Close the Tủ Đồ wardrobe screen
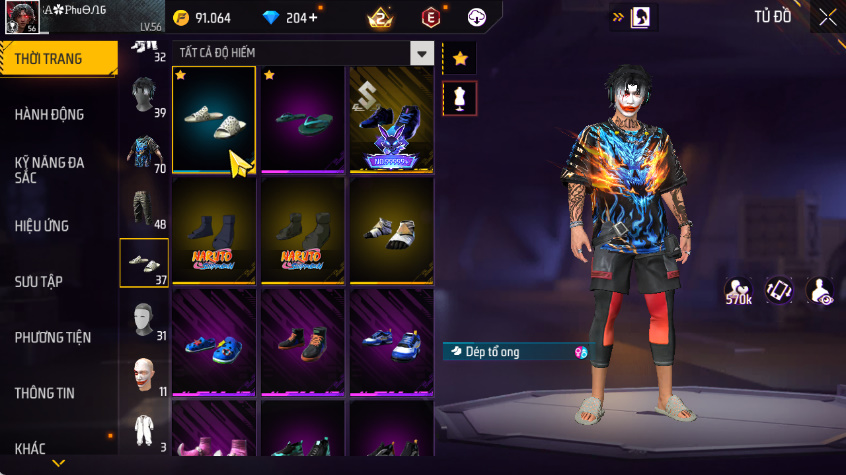 click(828, 17)
